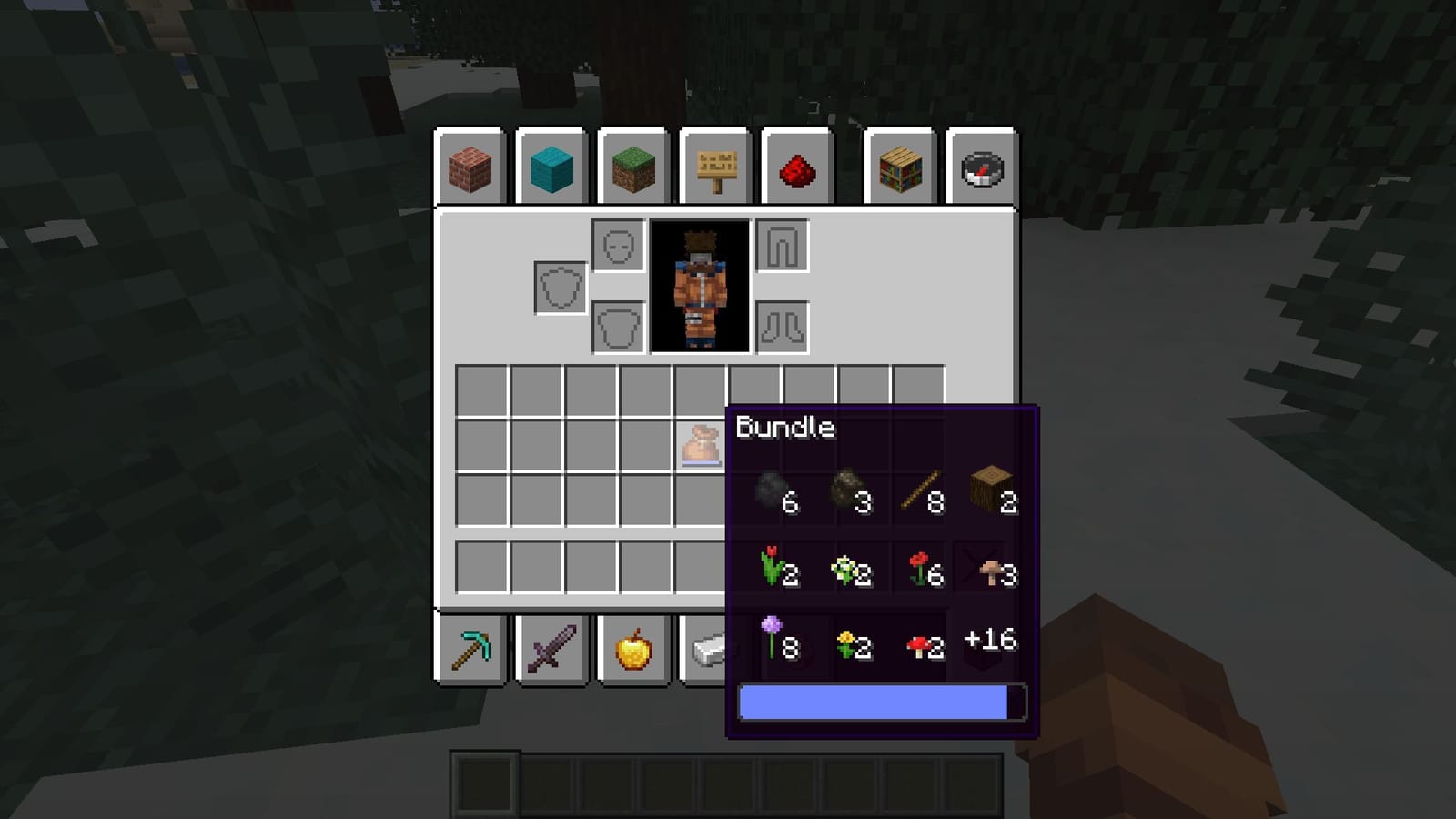Select the netherite pickaxe in the hotbar
This screenshot has height=819, width=1456.
[x=470, y=648]
